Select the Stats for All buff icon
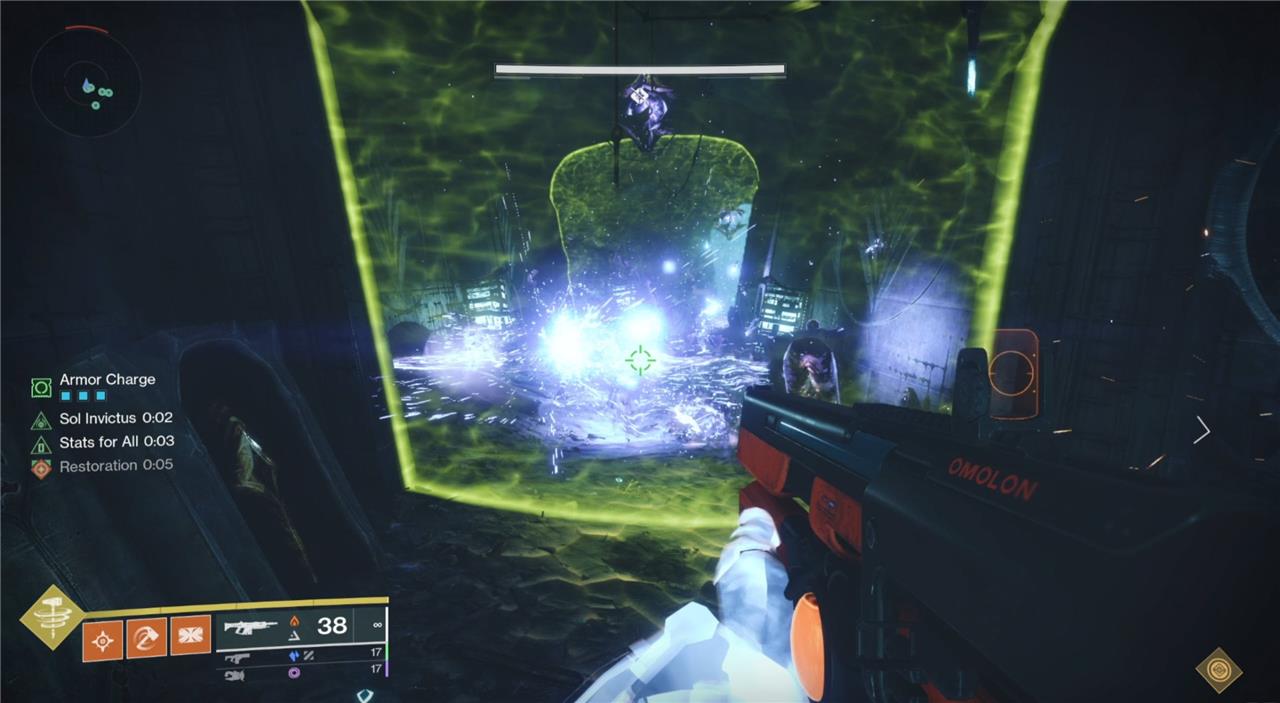The image size is (1280, 703). coord(41,443)
